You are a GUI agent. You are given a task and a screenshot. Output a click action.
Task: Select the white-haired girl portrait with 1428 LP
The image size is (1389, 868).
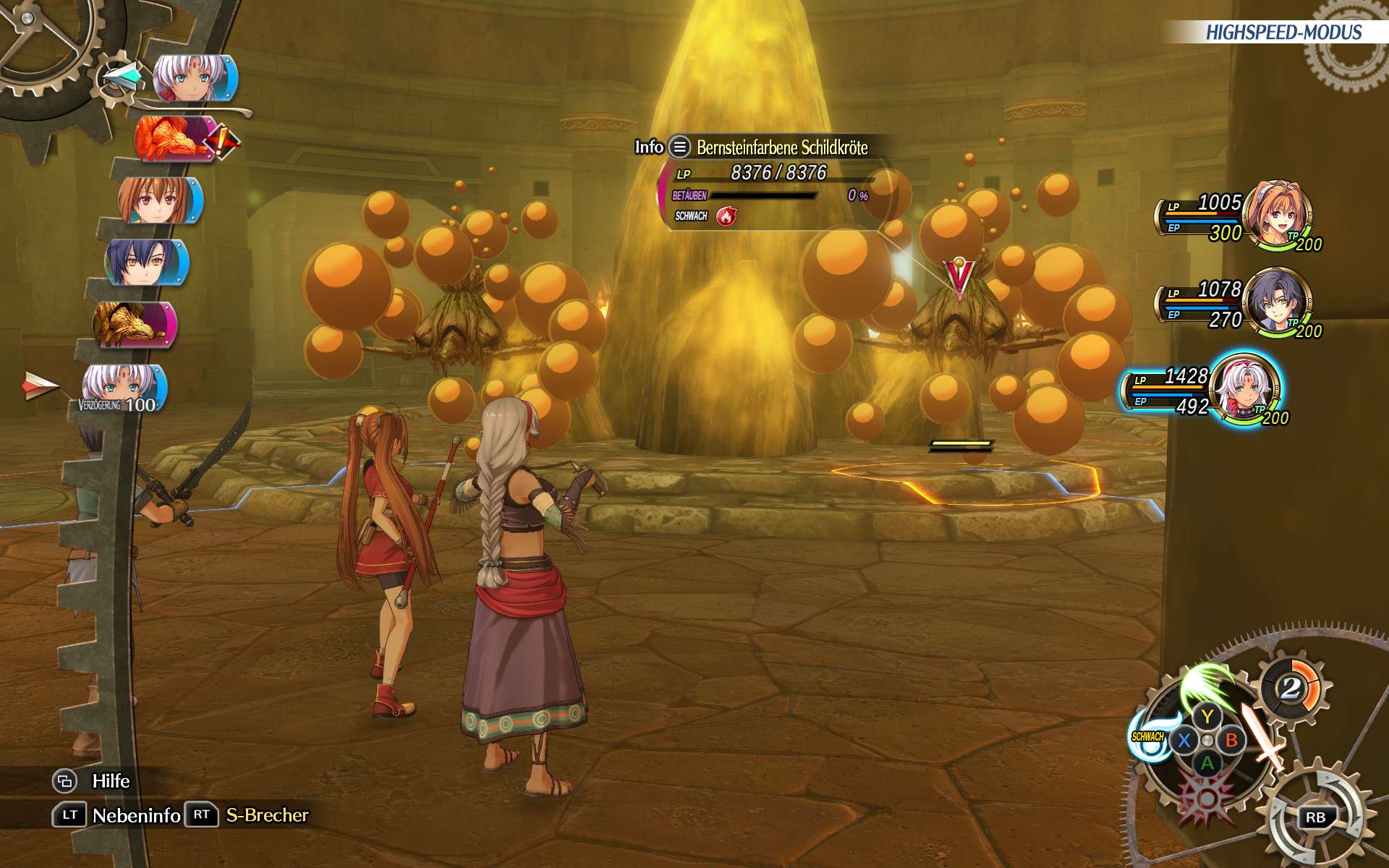click(1246, 388)
